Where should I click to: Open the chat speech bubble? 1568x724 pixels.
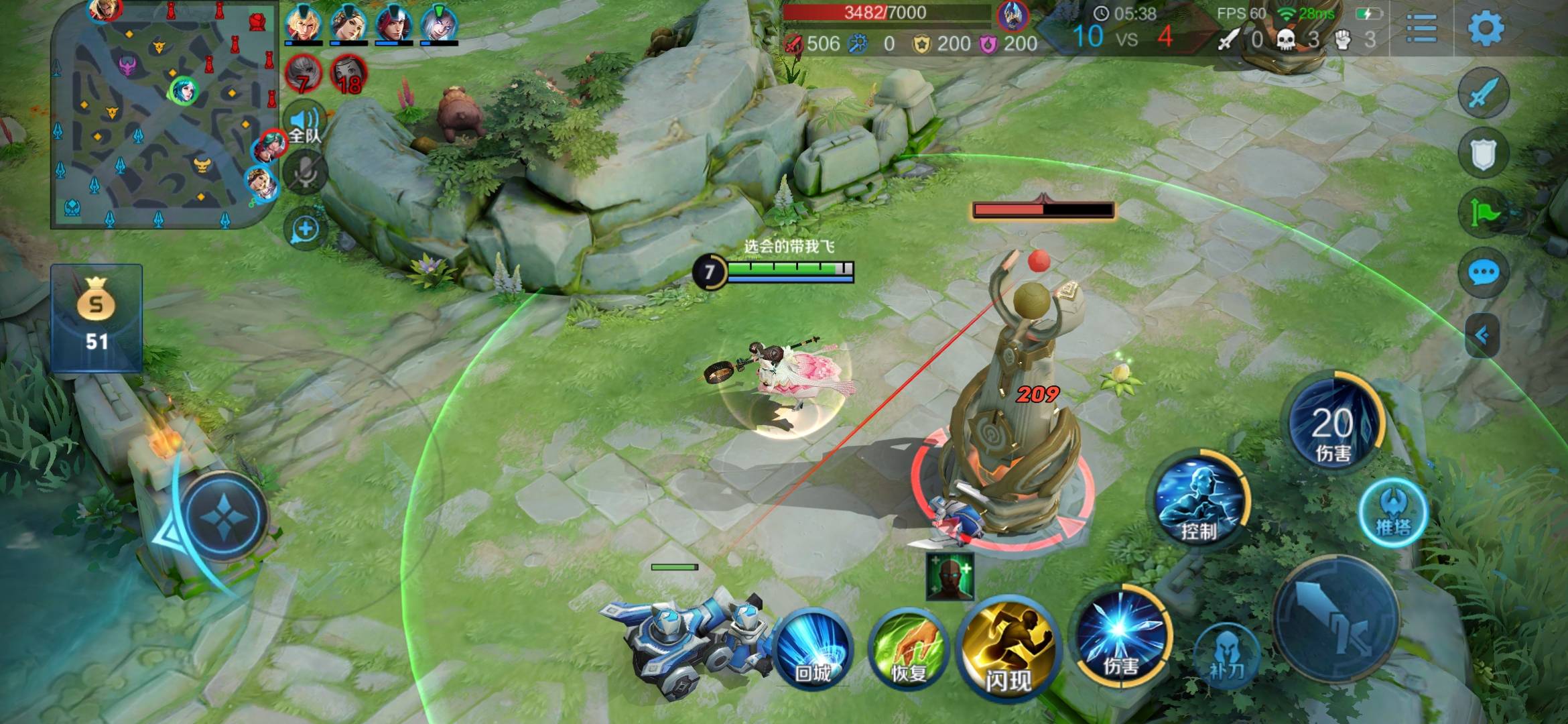click(x=1483, y=273)
